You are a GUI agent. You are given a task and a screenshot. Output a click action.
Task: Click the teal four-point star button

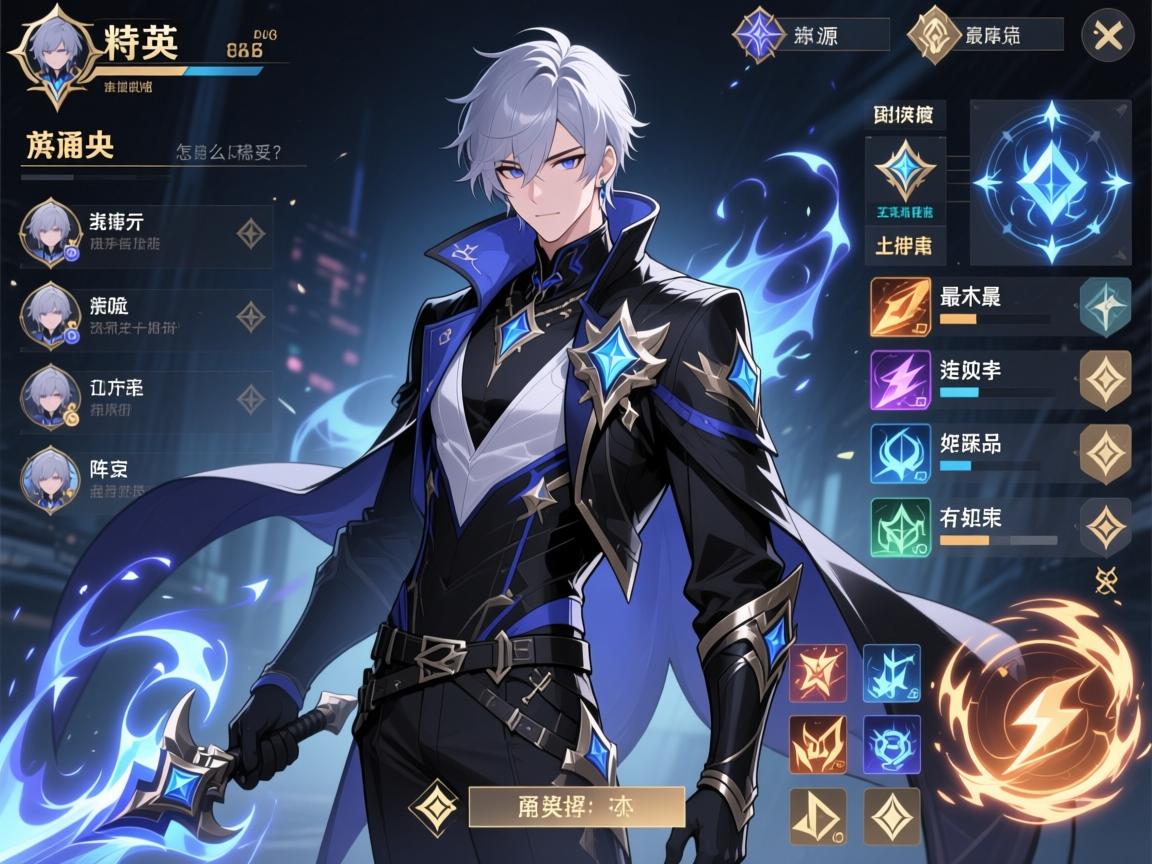point(1106,306)
